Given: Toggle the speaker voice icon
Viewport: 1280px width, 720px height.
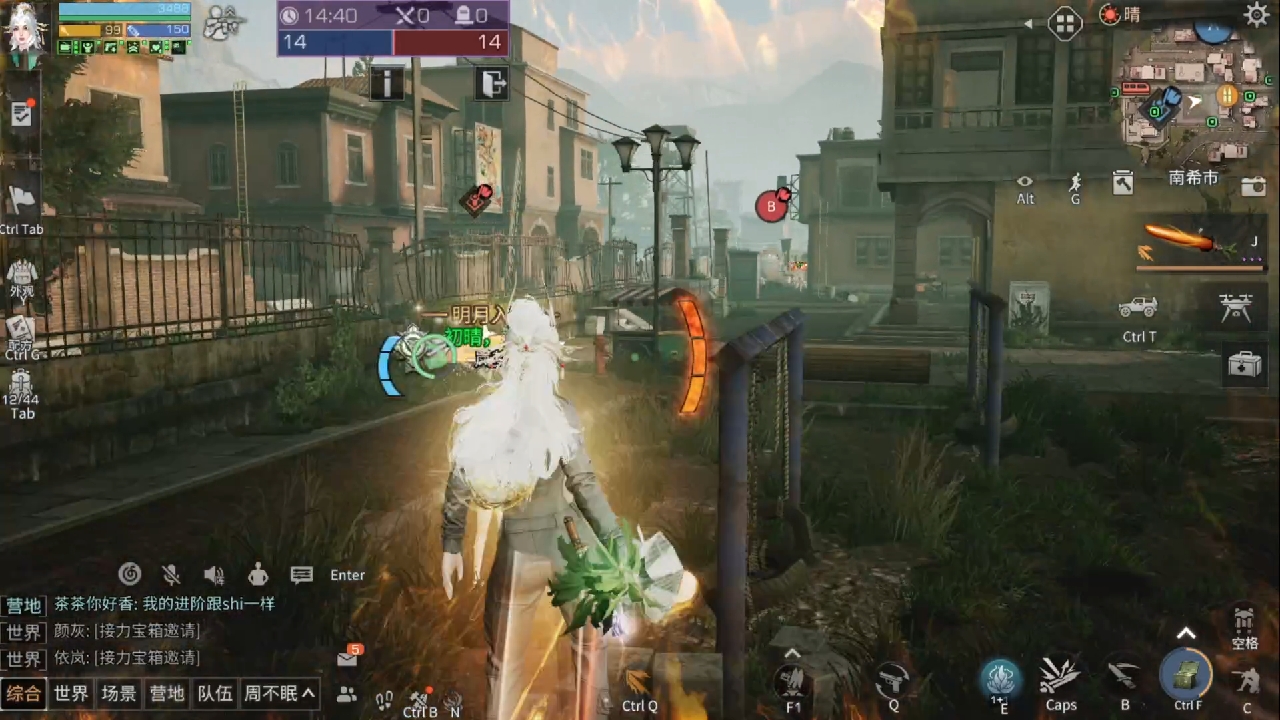Looking at the screenshot, I should (214, 574).
